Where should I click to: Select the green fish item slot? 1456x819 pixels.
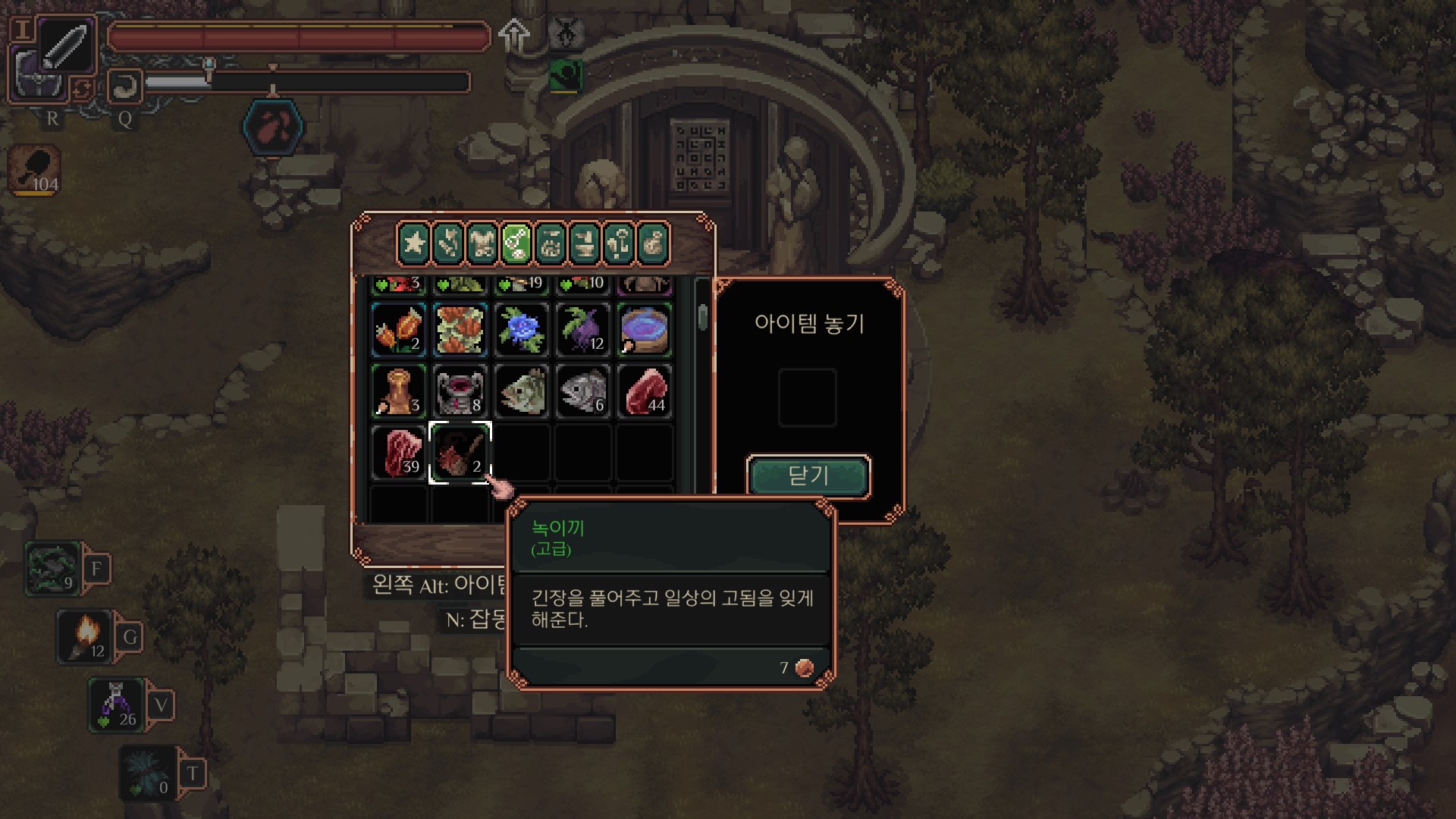pos(521,391)
